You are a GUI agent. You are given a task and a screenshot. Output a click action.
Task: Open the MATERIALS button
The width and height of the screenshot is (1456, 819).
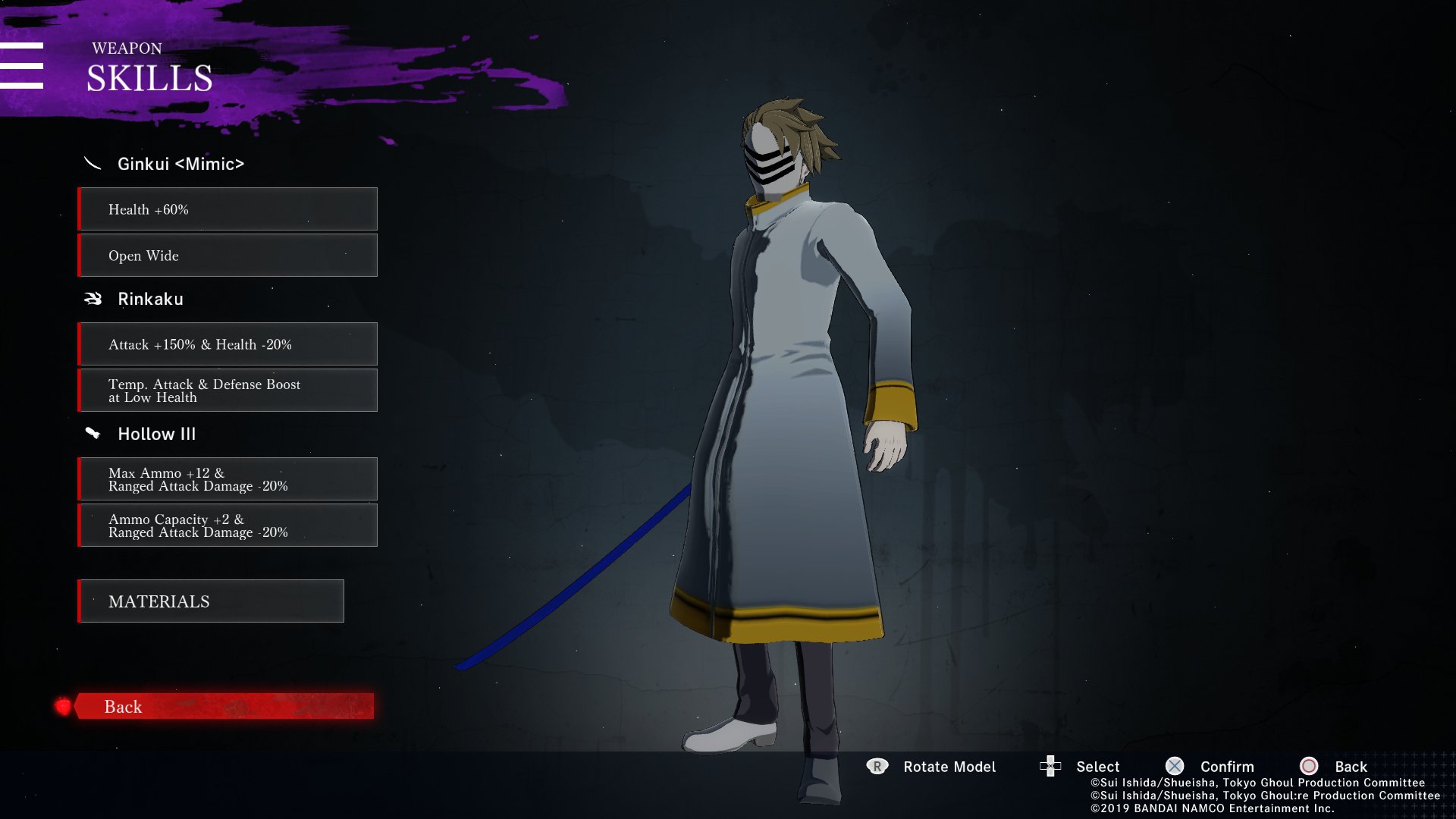tap(211, 601)
